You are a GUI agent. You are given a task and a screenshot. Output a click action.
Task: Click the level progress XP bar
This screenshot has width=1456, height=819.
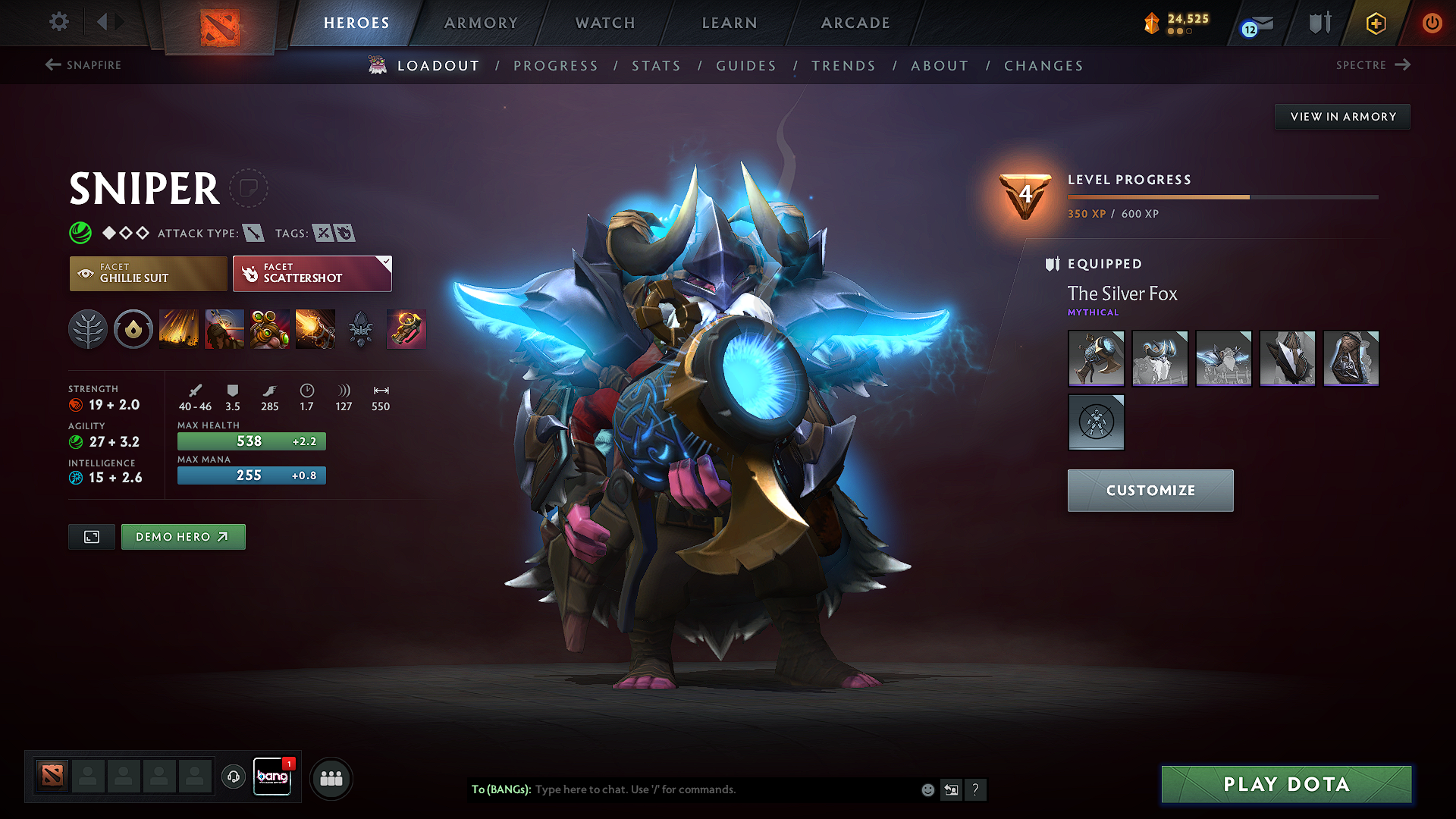click(1221, 196)
